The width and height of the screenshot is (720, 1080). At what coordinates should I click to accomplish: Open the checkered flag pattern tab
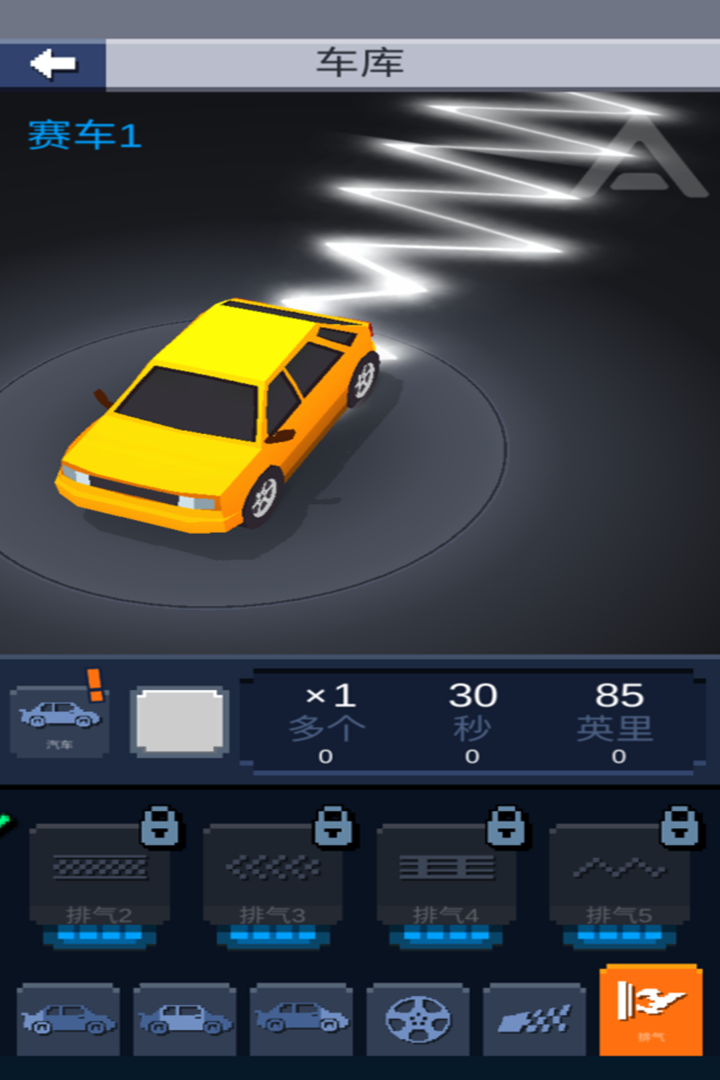click(534, 1019)
